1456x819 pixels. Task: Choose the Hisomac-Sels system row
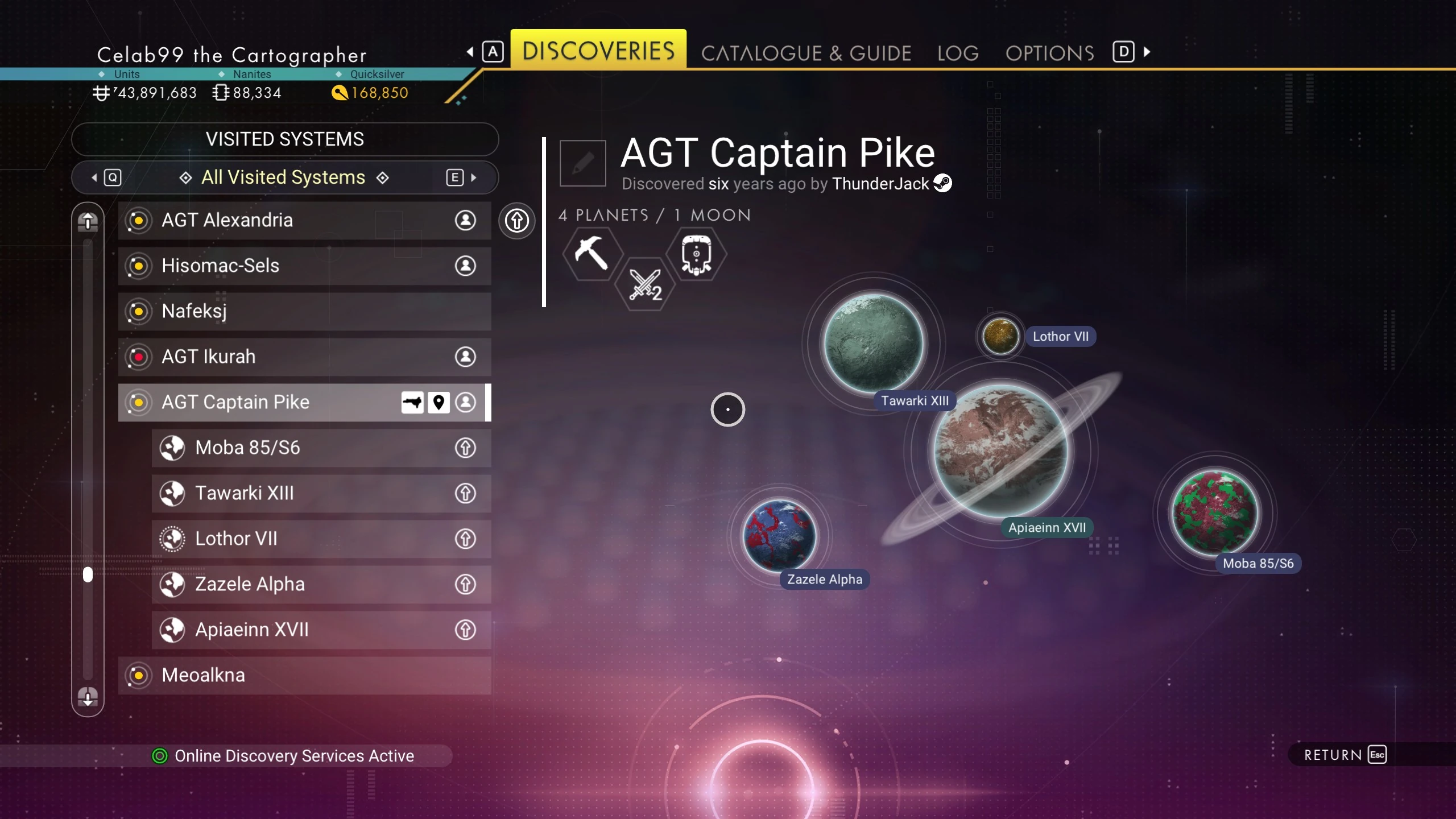304,266
